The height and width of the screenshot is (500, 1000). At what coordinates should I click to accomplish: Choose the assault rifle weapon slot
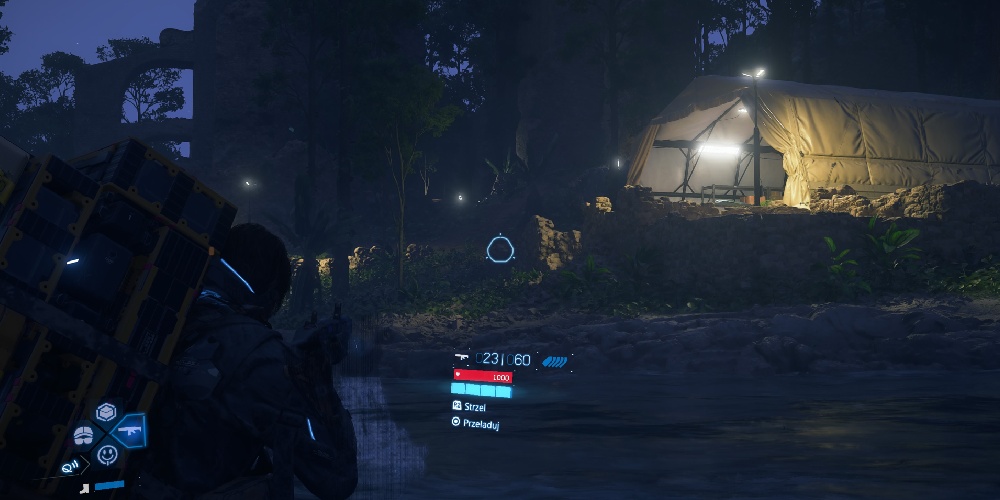[x=130, y=431]
